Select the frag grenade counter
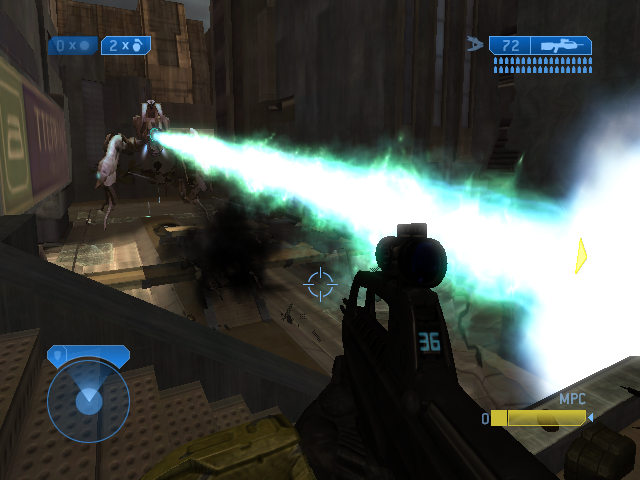Image resolution: width=640 pixels, height=480 pixels. pyautogui.click(x=124, y=46)
